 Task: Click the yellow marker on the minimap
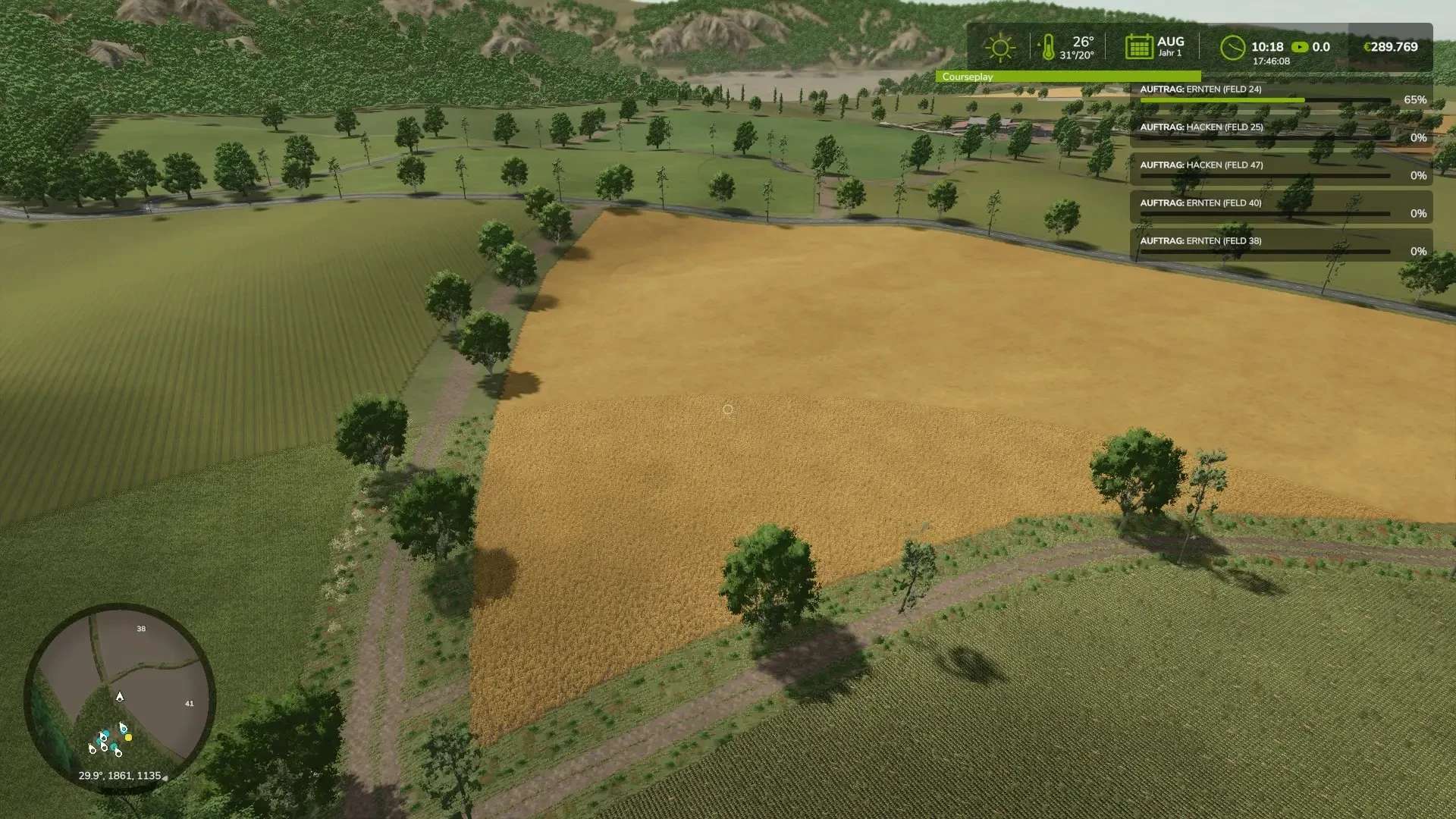tap(128, 737)
